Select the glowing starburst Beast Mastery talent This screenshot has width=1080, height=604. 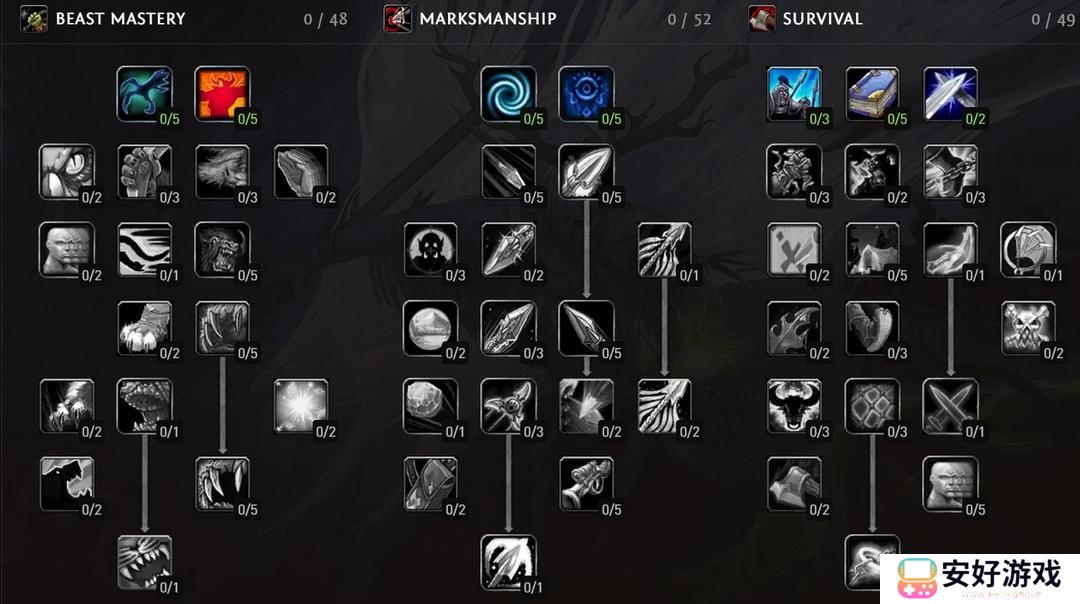click(300, 406)
